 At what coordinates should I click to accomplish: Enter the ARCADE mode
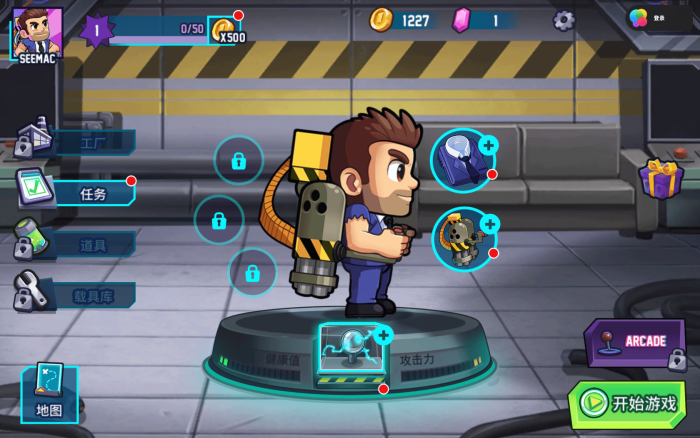(635, 343)
